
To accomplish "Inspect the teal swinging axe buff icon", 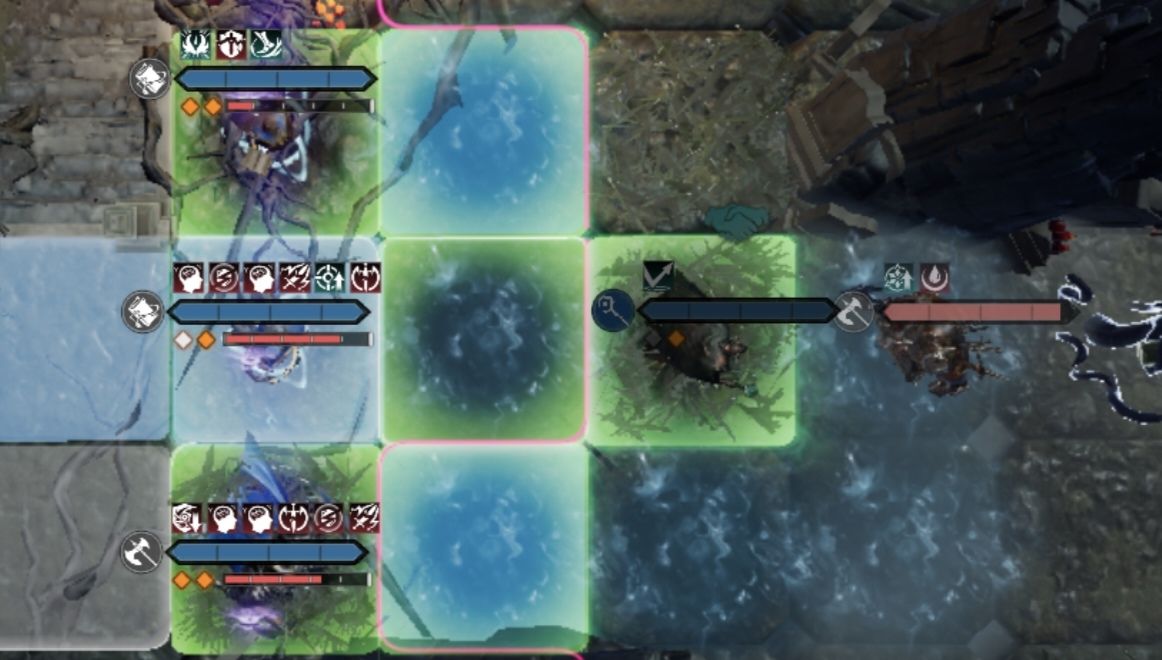I will 266,44.
